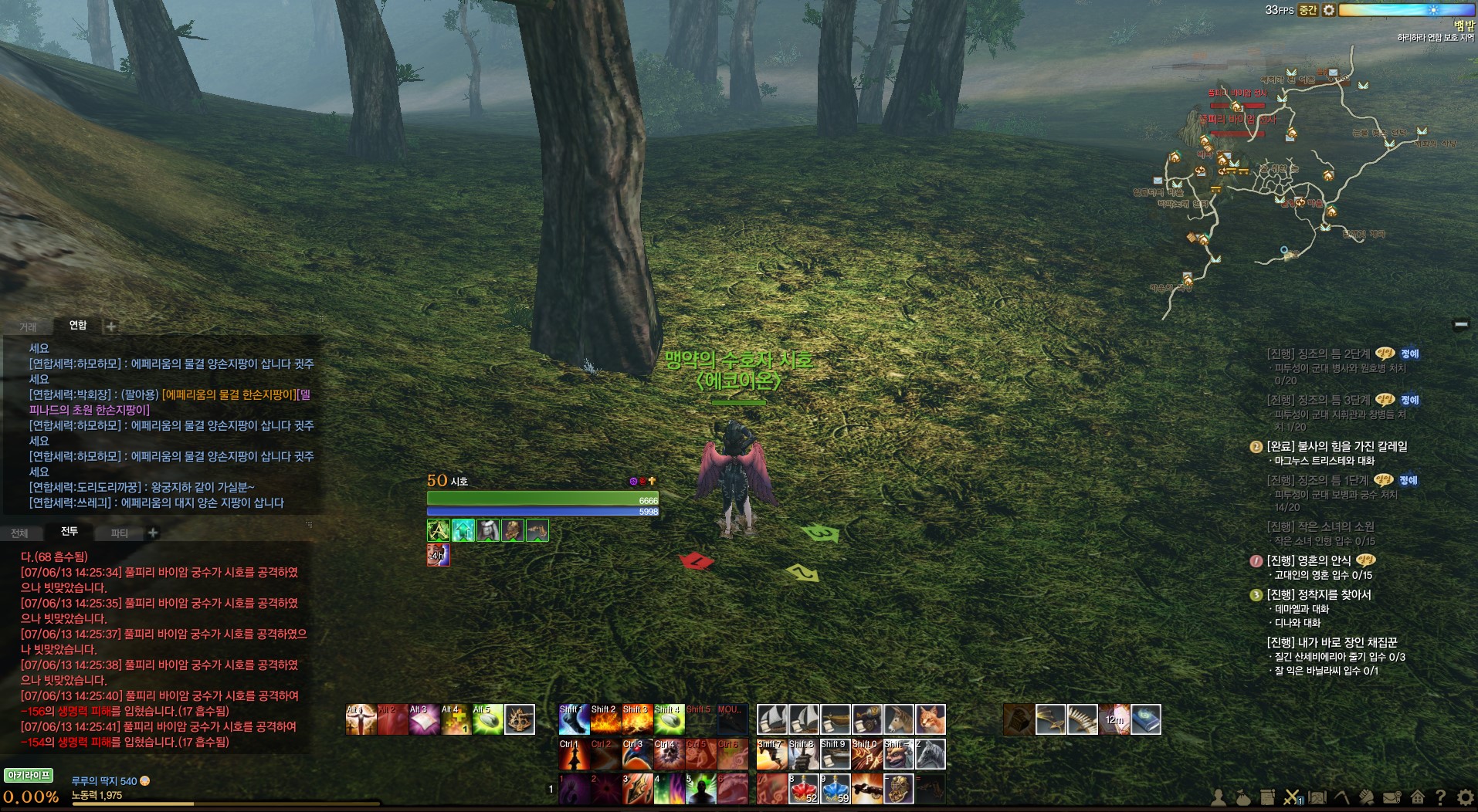Switch to the 파티 log tab
This screenshot has width=1478, height=812.
click(119, 533)
